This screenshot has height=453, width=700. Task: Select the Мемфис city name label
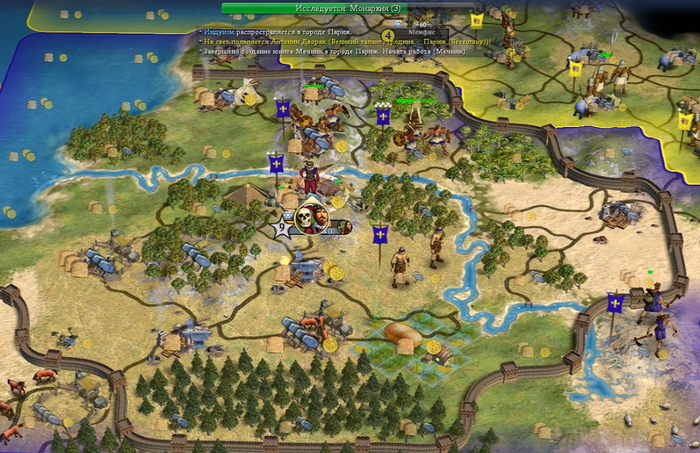[421, 33]
